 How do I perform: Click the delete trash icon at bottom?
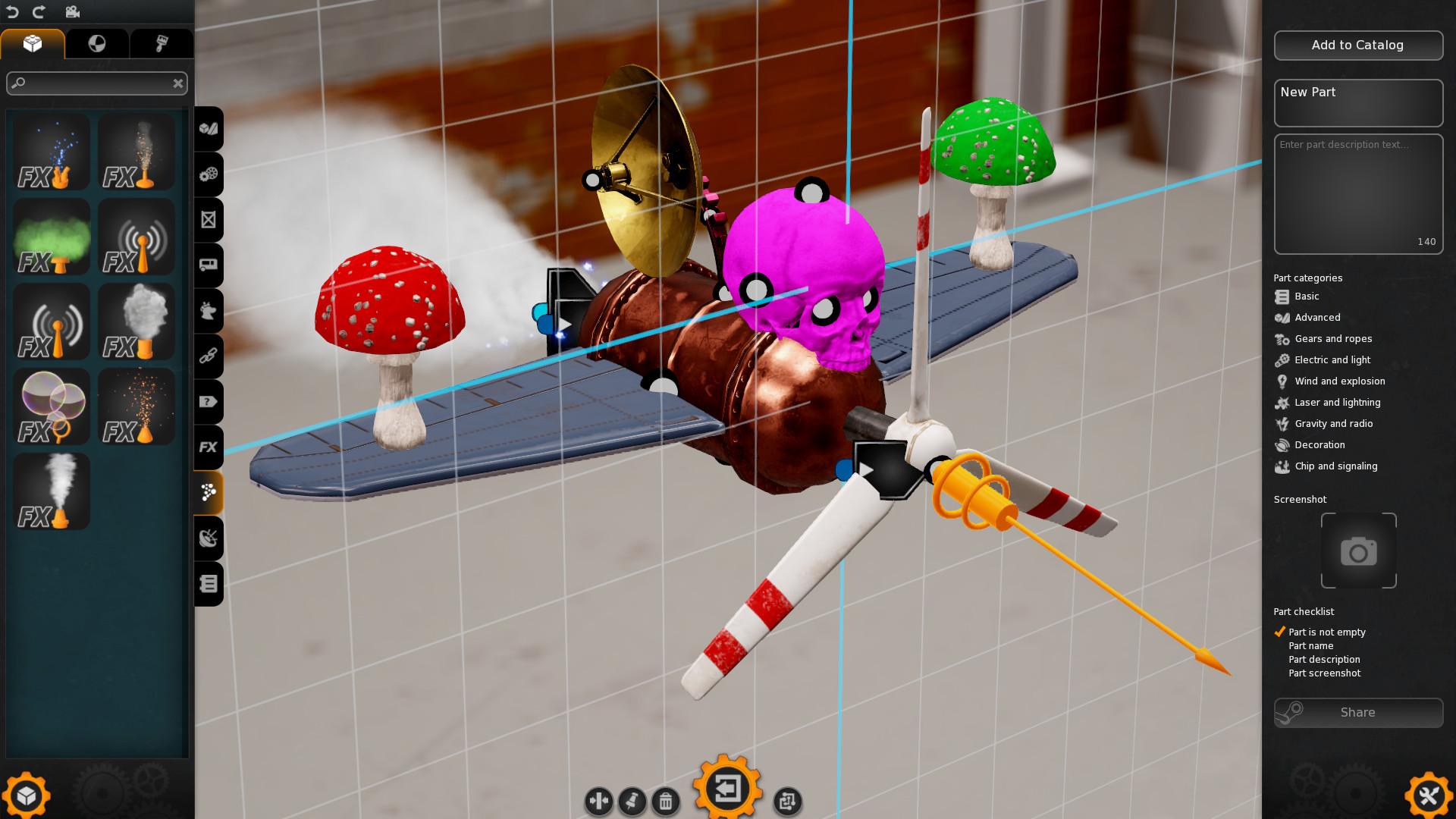tap(665, 802)
